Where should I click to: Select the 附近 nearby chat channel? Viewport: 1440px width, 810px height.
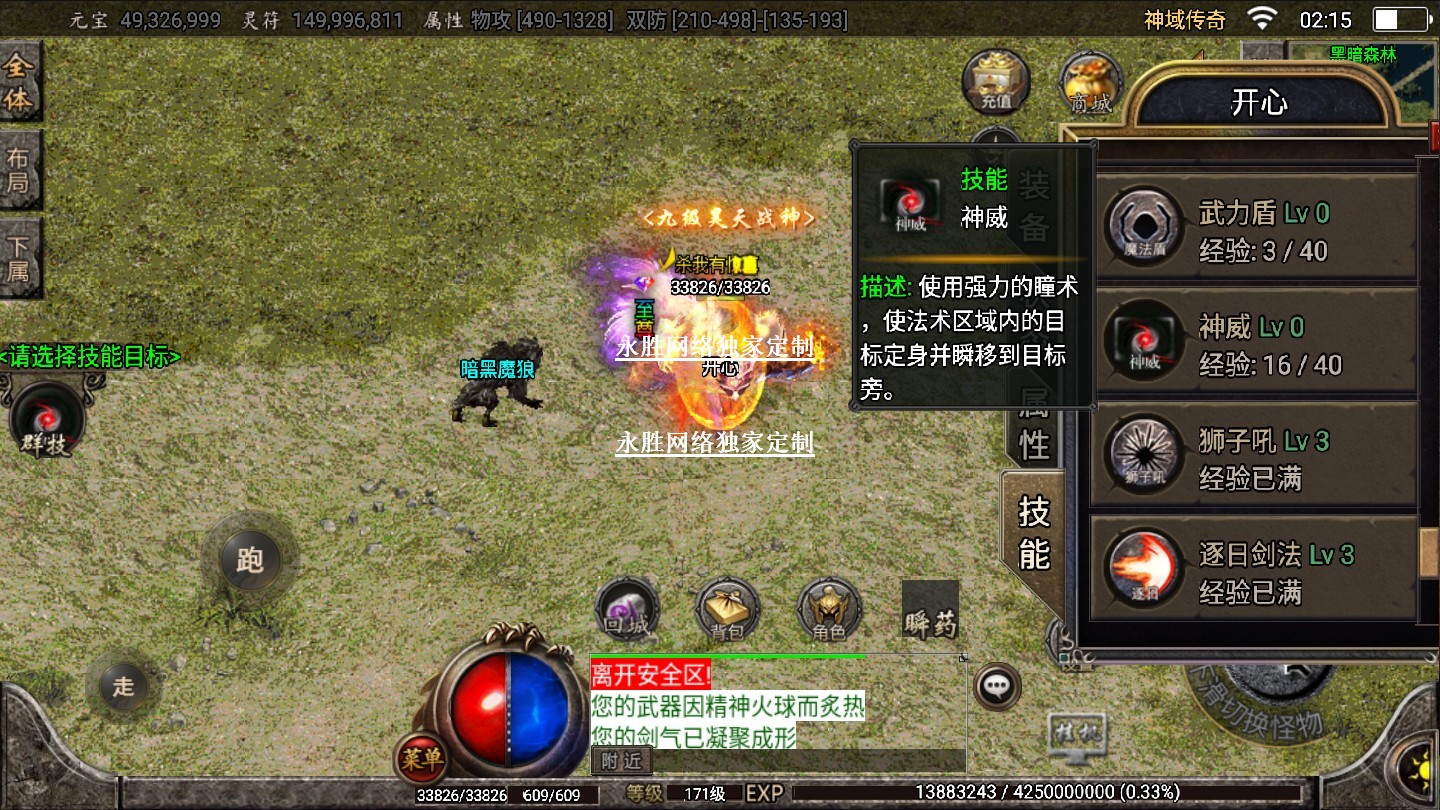tap(621, 760)
